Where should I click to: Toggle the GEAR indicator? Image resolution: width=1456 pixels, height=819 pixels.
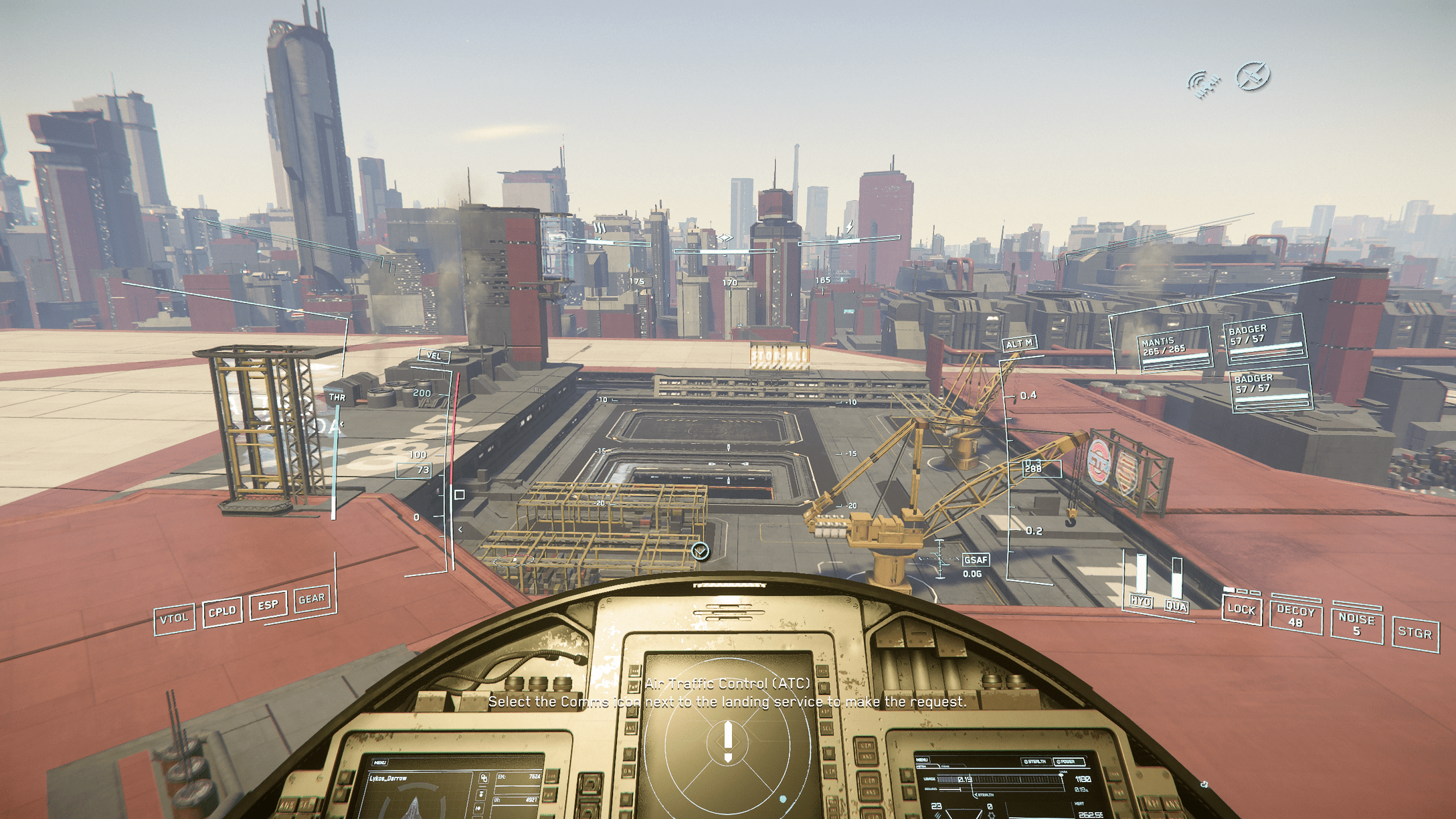(312, 599)
